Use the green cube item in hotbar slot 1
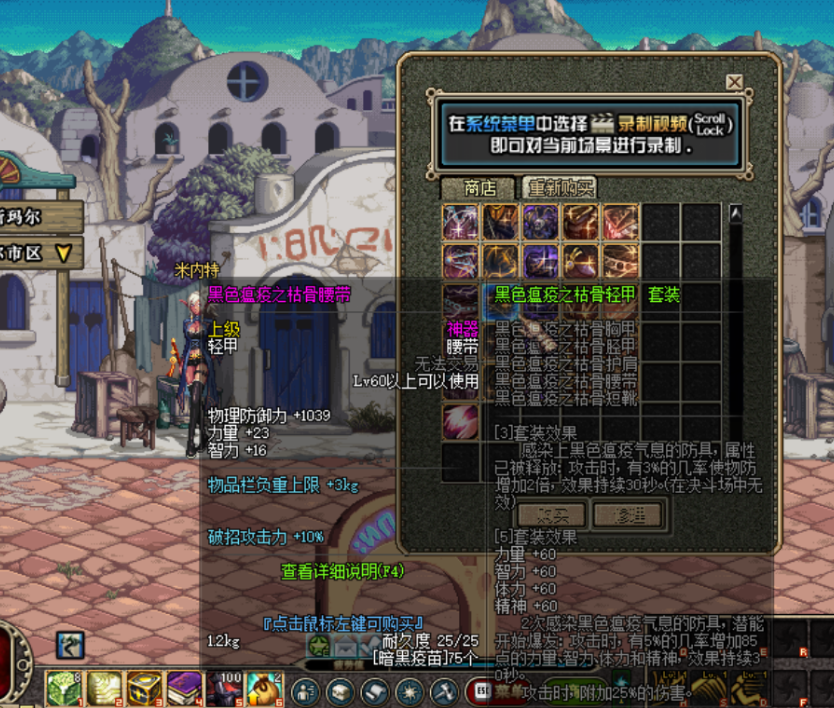 [63, 687]
